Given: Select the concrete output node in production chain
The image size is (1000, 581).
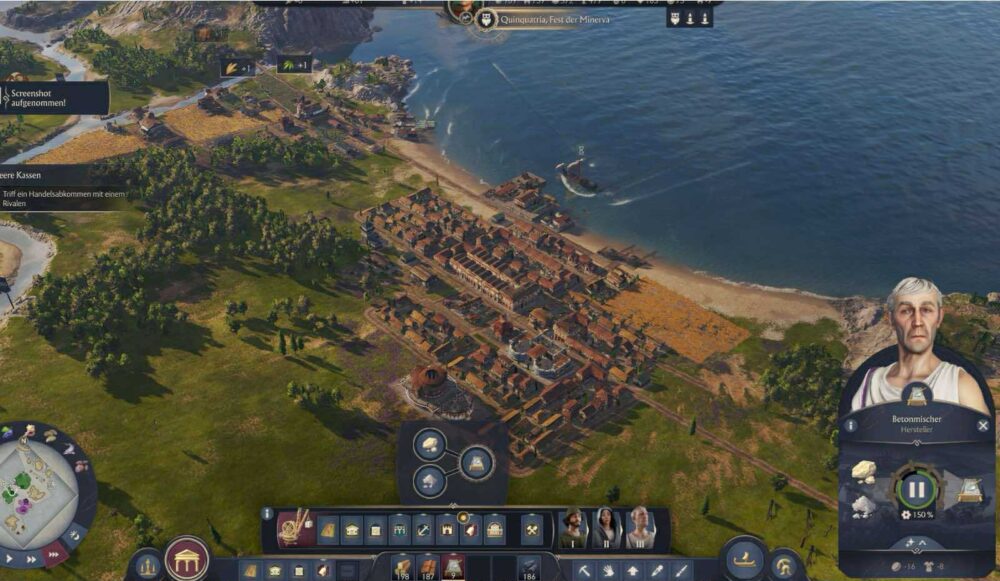Looking at the screenshot, I should coord(476,462).
